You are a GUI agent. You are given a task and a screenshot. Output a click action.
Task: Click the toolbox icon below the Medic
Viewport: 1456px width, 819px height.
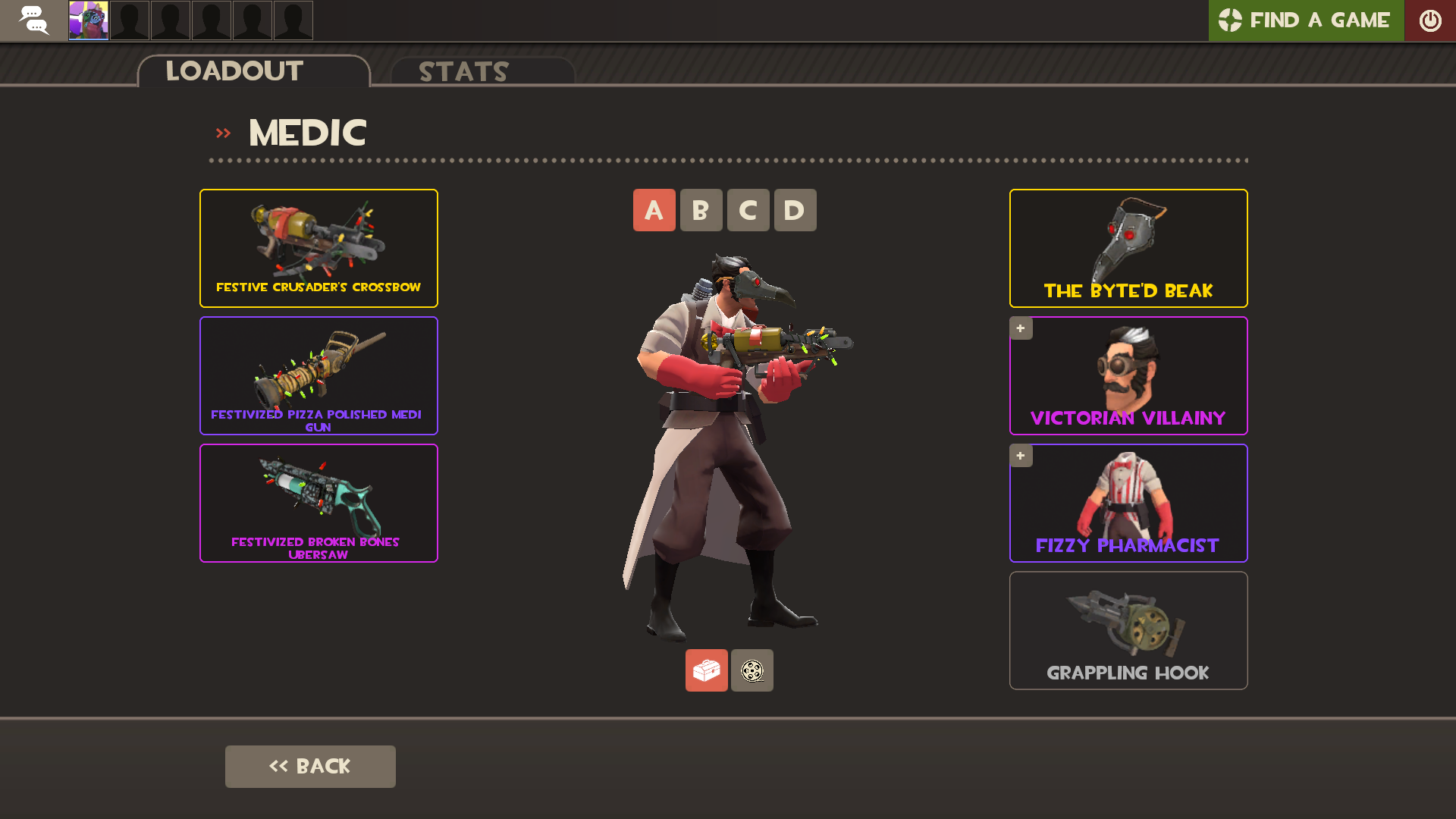pyautogui.click(x=706, y=670)
